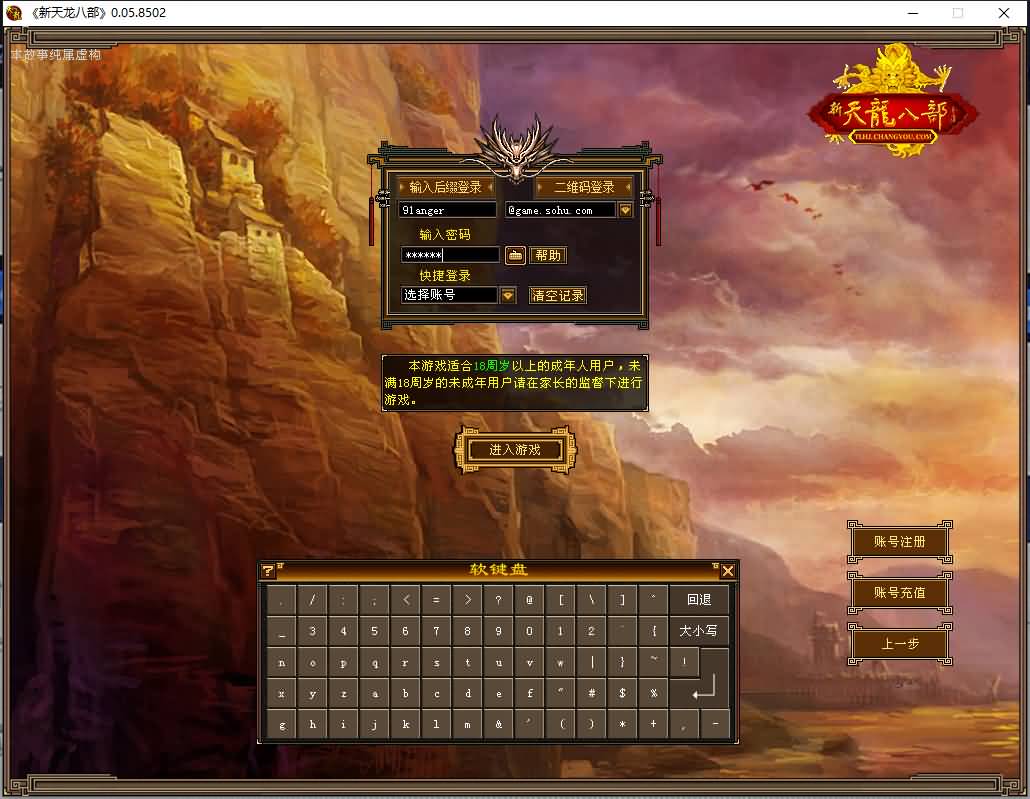Tap the @ key on the soft keyboard
1030x799 pixels.
click(x=529, y=600)
